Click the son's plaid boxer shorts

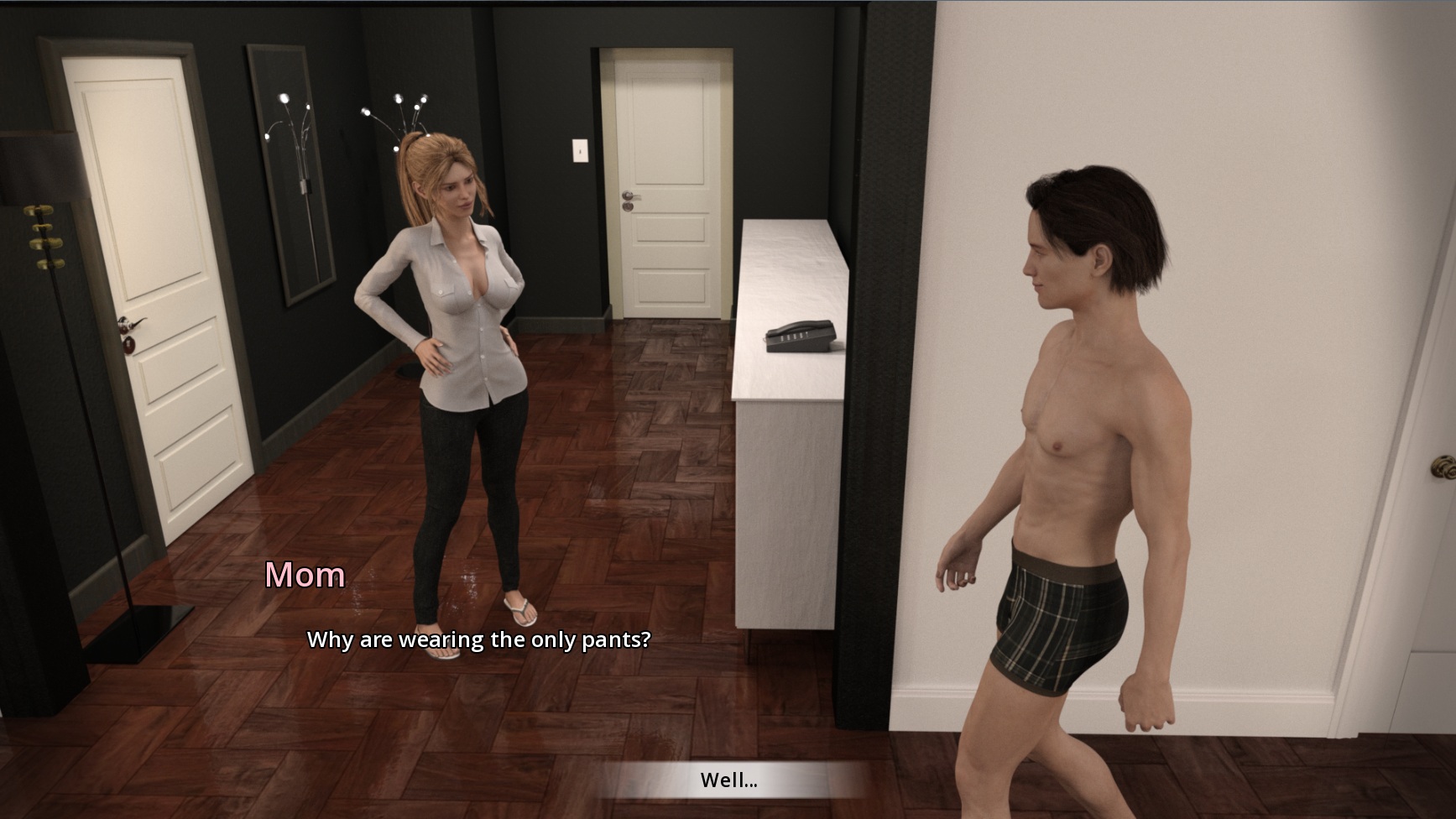click(x=1057, y=621)
